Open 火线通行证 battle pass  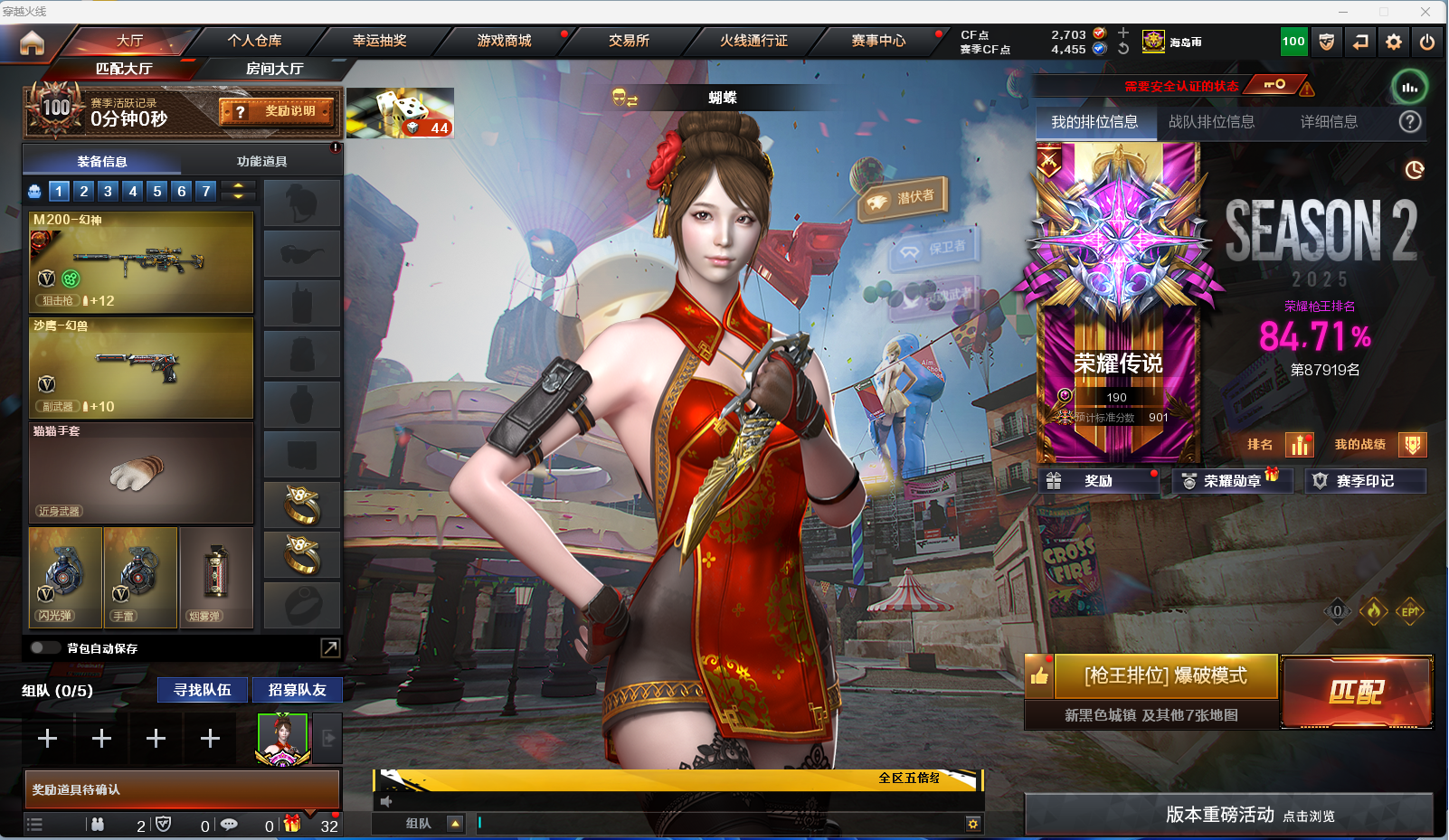tap(753, 41)
